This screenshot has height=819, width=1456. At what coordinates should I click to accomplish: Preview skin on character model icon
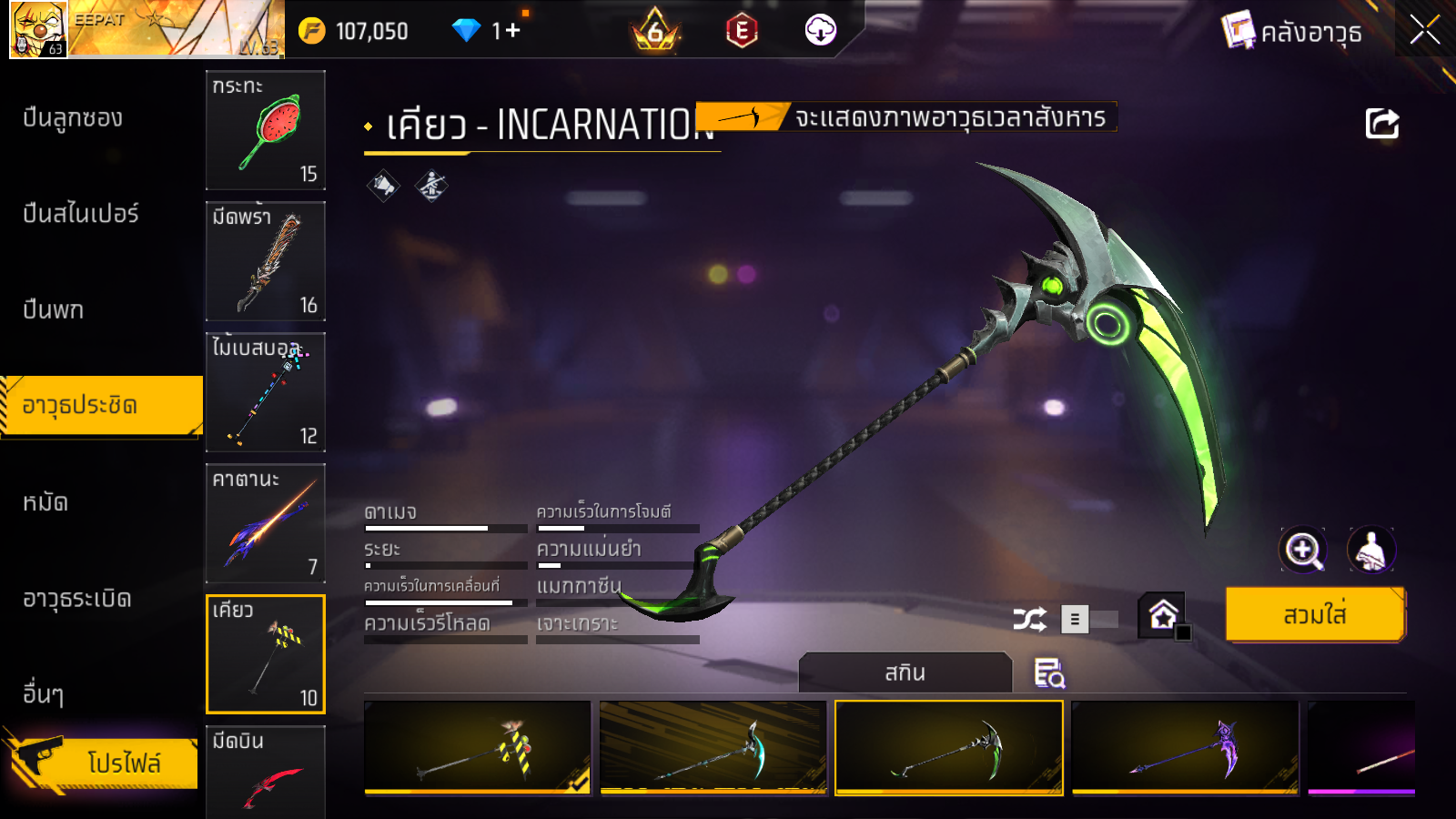coord(1370,550)
